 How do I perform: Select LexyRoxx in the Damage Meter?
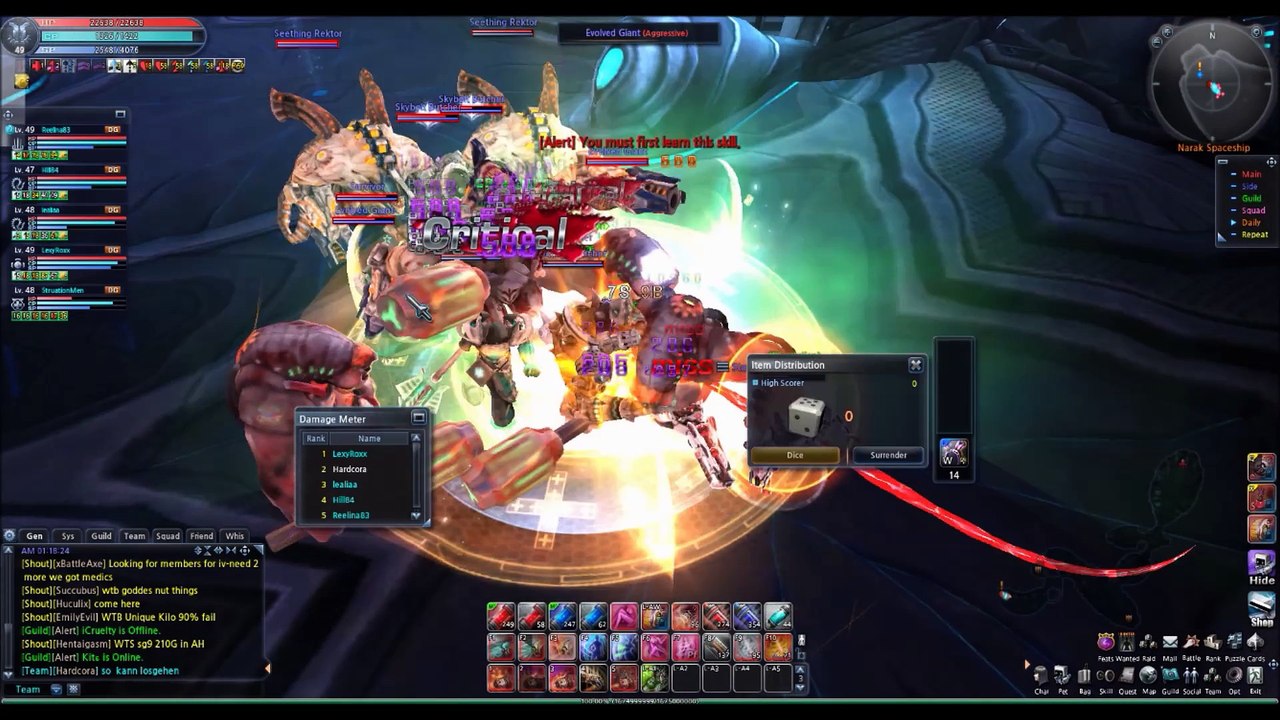(x=349, y=454)
